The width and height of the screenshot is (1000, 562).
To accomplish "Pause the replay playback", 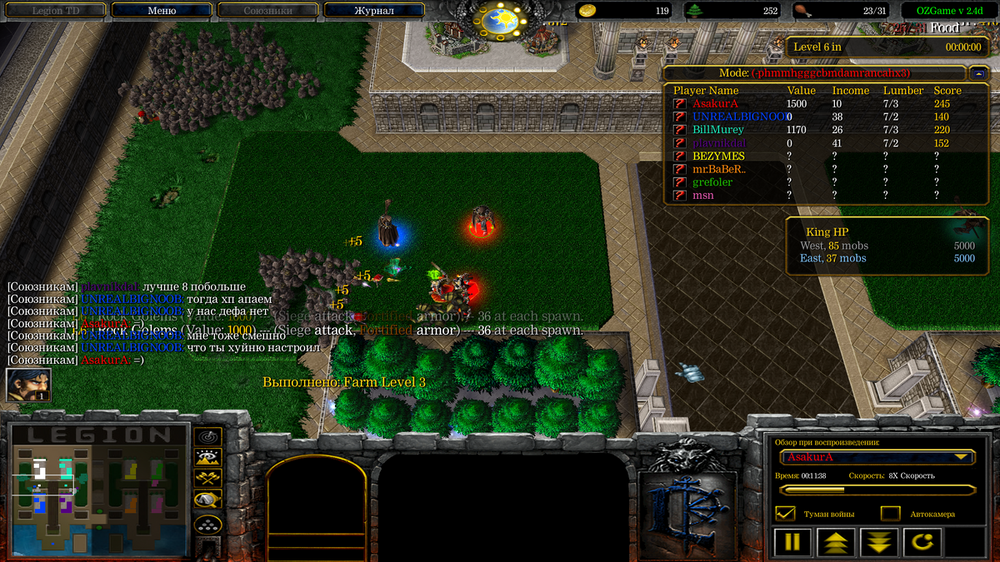I will pos(791,543).
